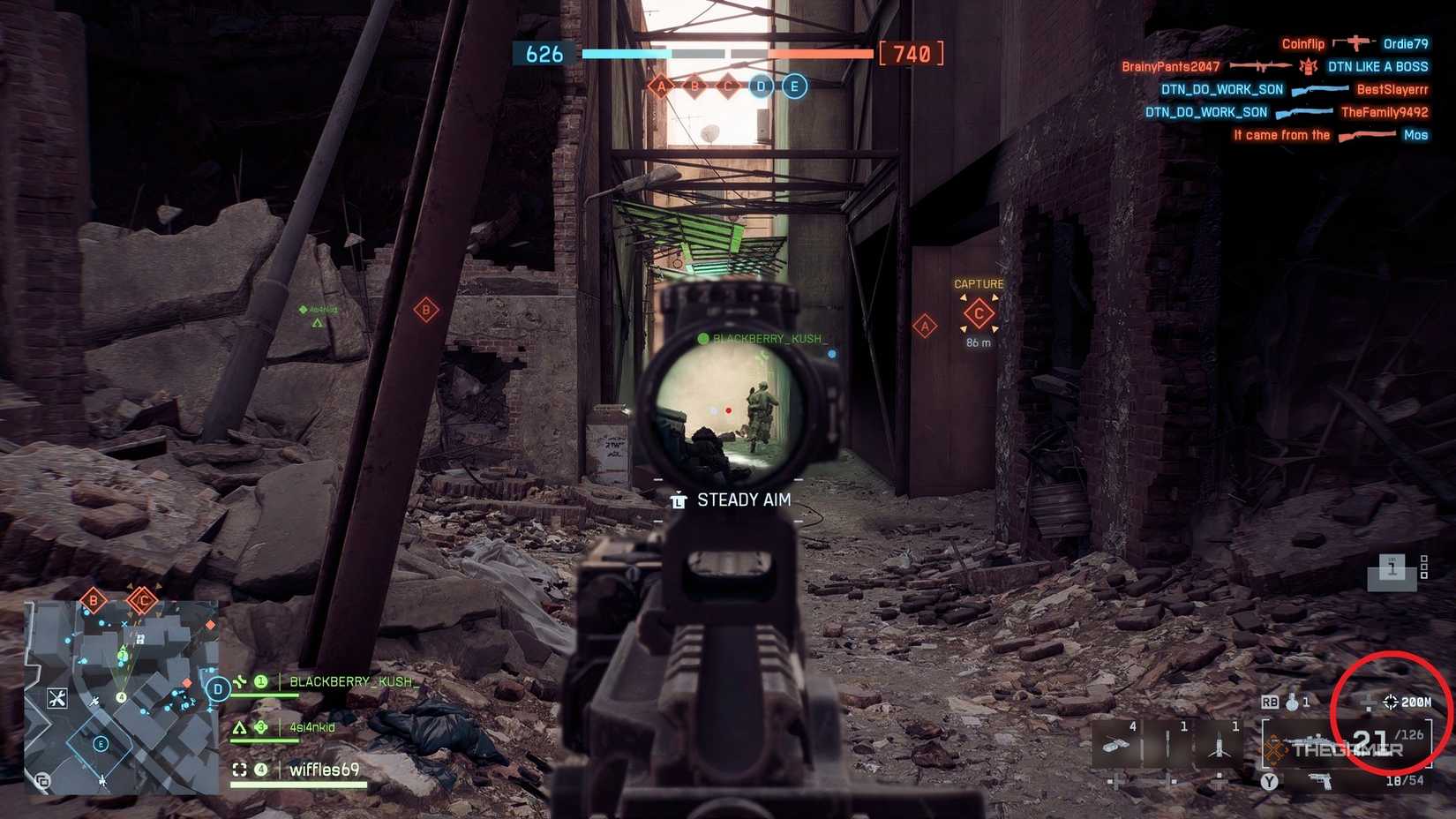The image size is (1456, 819).
Task: Toggle wiffles69's spawn brackets icon
Action: click(x=239, y=770)
